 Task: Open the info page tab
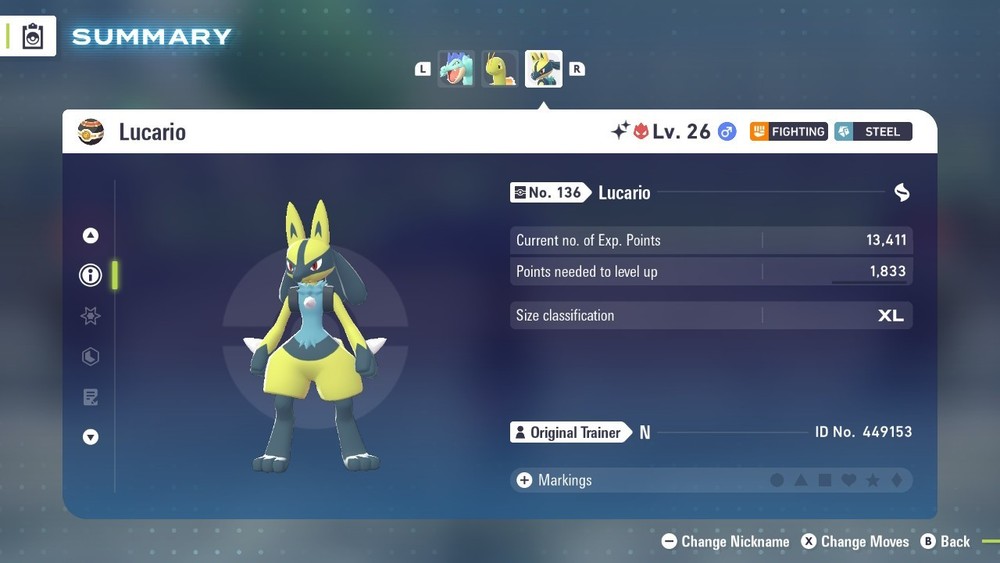(91, 275)
